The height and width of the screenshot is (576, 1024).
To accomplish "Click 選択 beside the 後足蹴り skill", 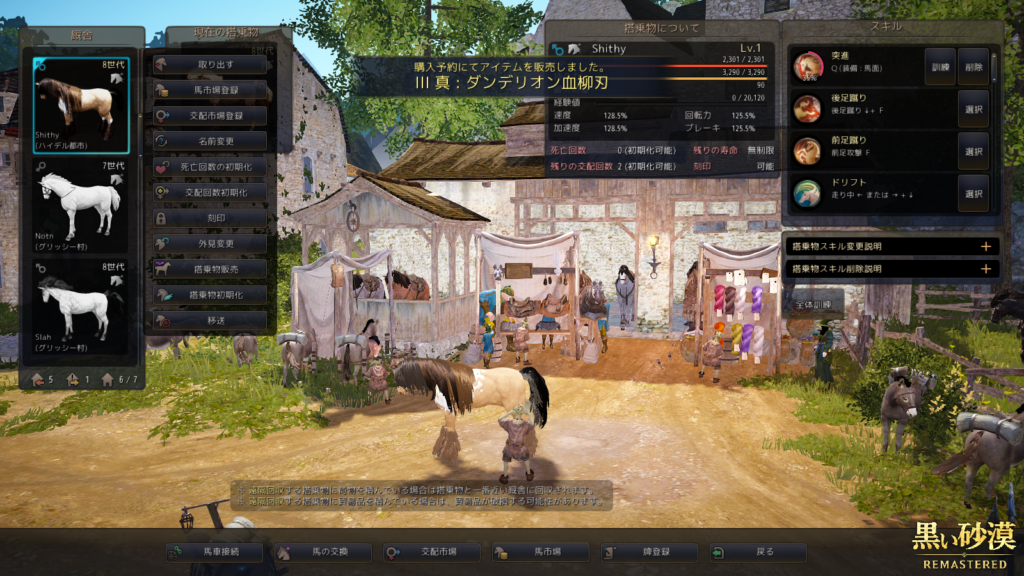I will 973,108.
